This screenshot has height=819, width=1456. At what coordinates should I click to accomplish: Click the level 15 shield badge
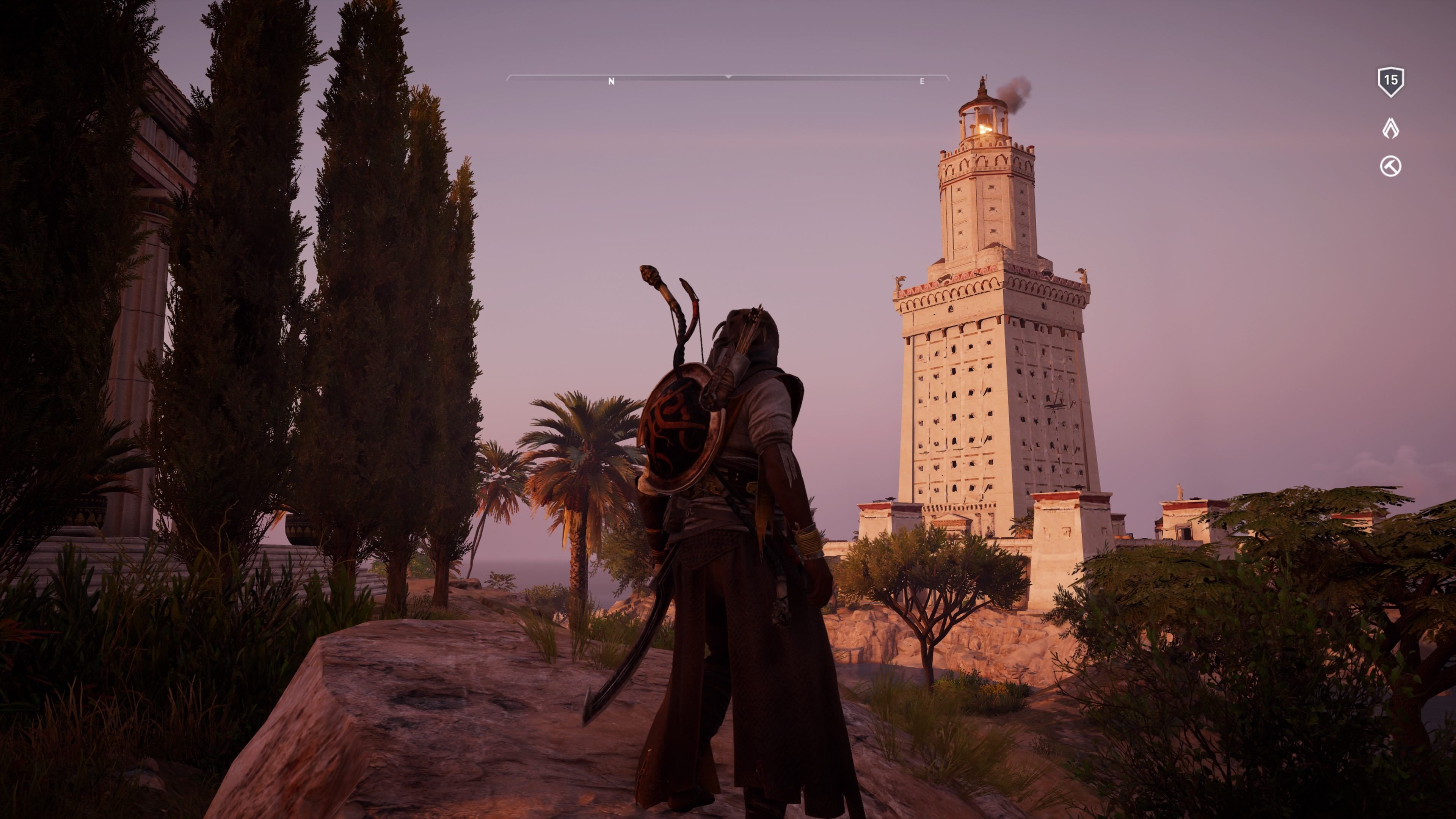1390,82
